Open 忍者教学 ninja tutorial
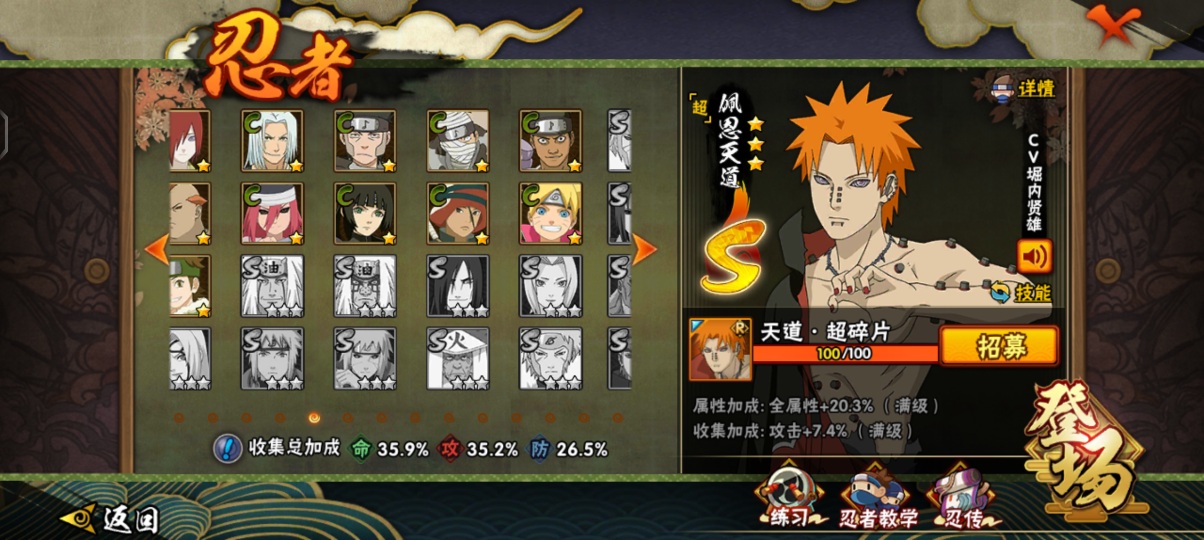Image resolution: width=1204 pixels, height=540 pixels. [869, 498]
